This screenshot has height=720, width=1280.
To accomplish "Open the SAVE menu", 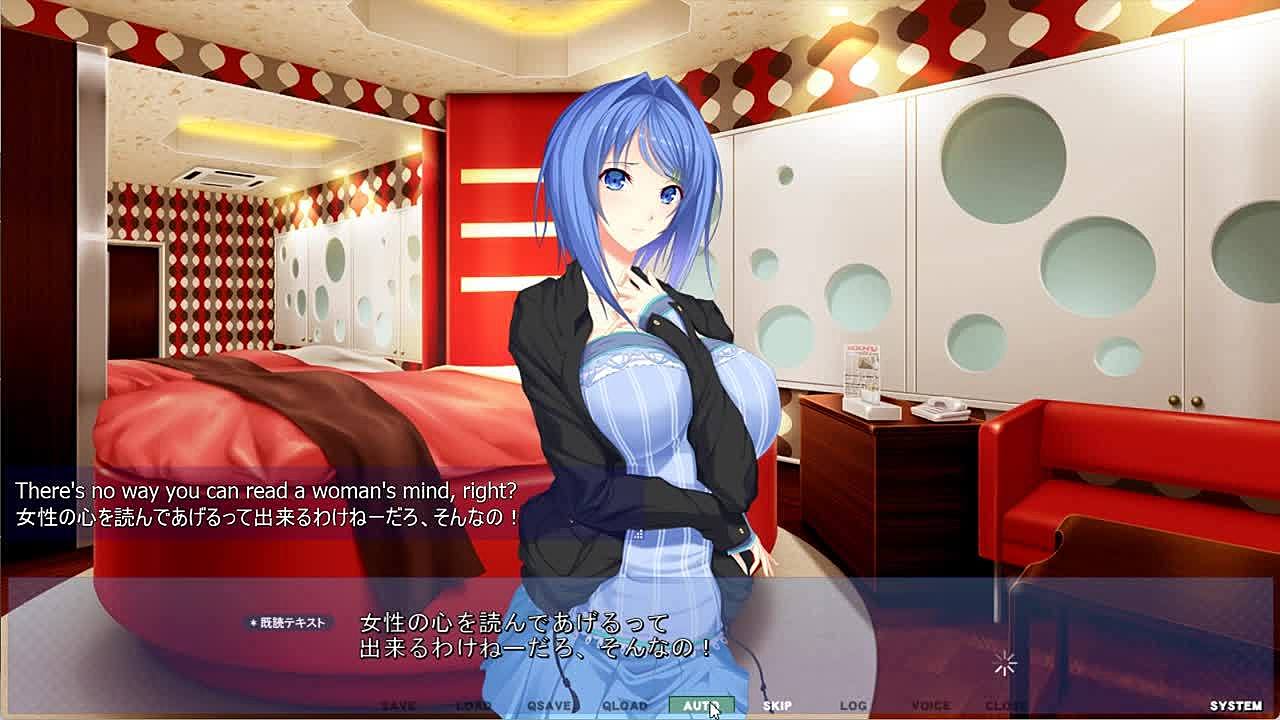I will point(398,706).
